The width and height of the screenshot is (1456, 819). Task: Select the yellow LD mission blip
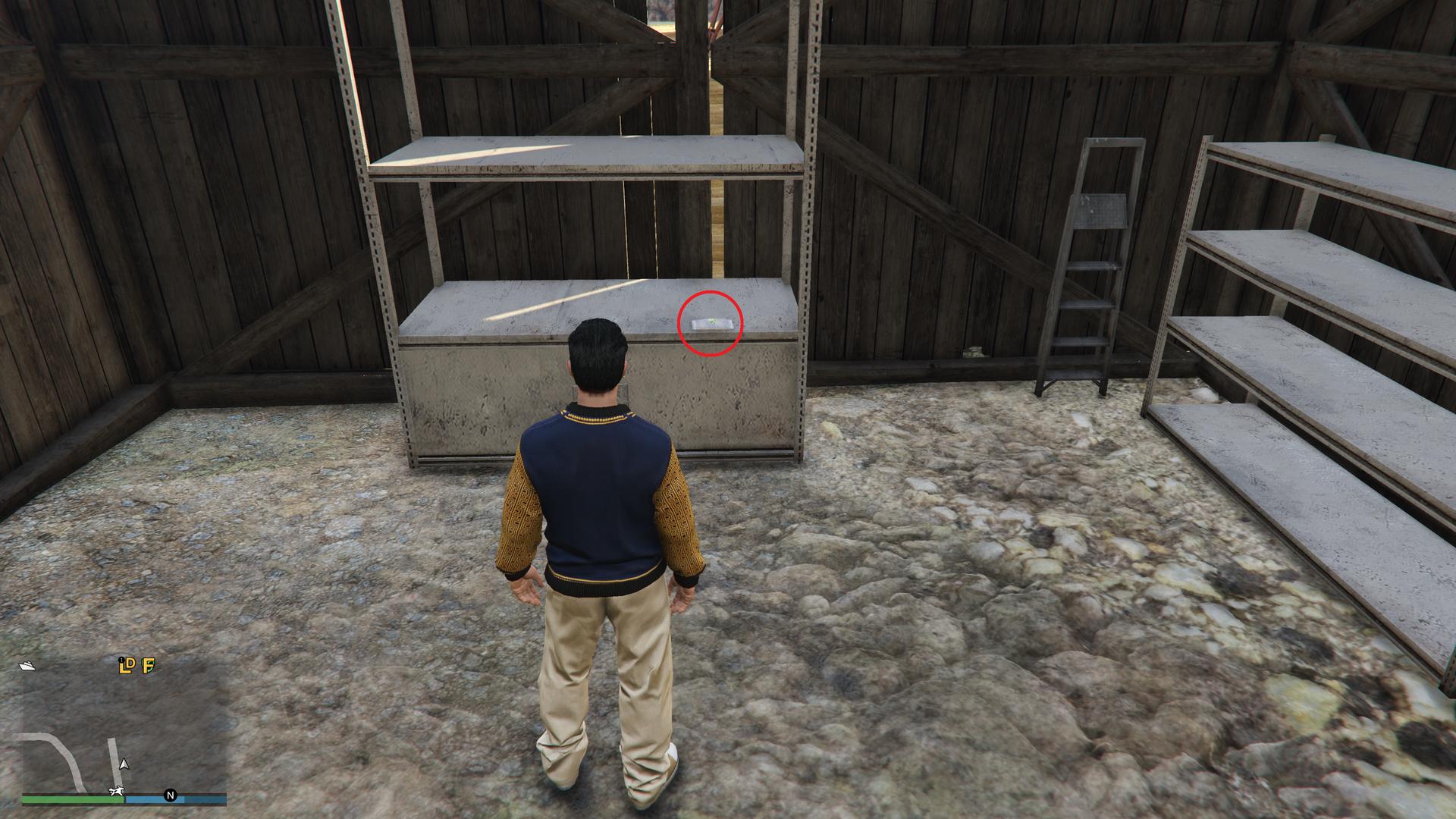coord(127,666)
